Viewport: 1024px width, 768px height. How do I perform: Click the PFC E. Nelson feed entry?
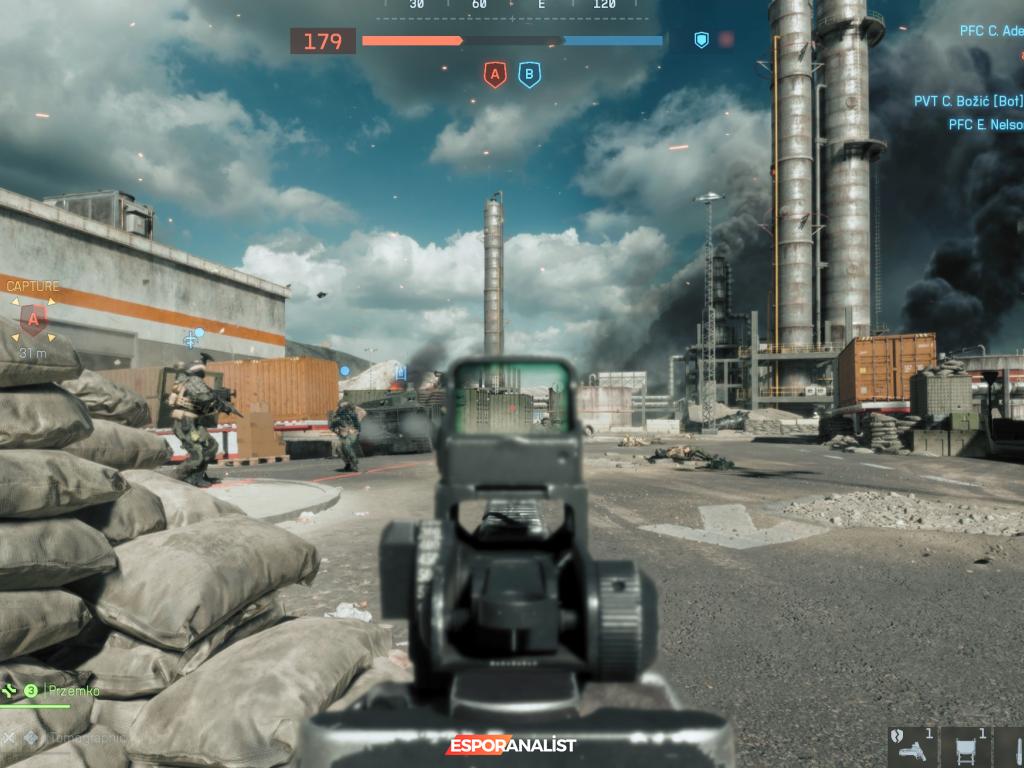tap(985, 125)
